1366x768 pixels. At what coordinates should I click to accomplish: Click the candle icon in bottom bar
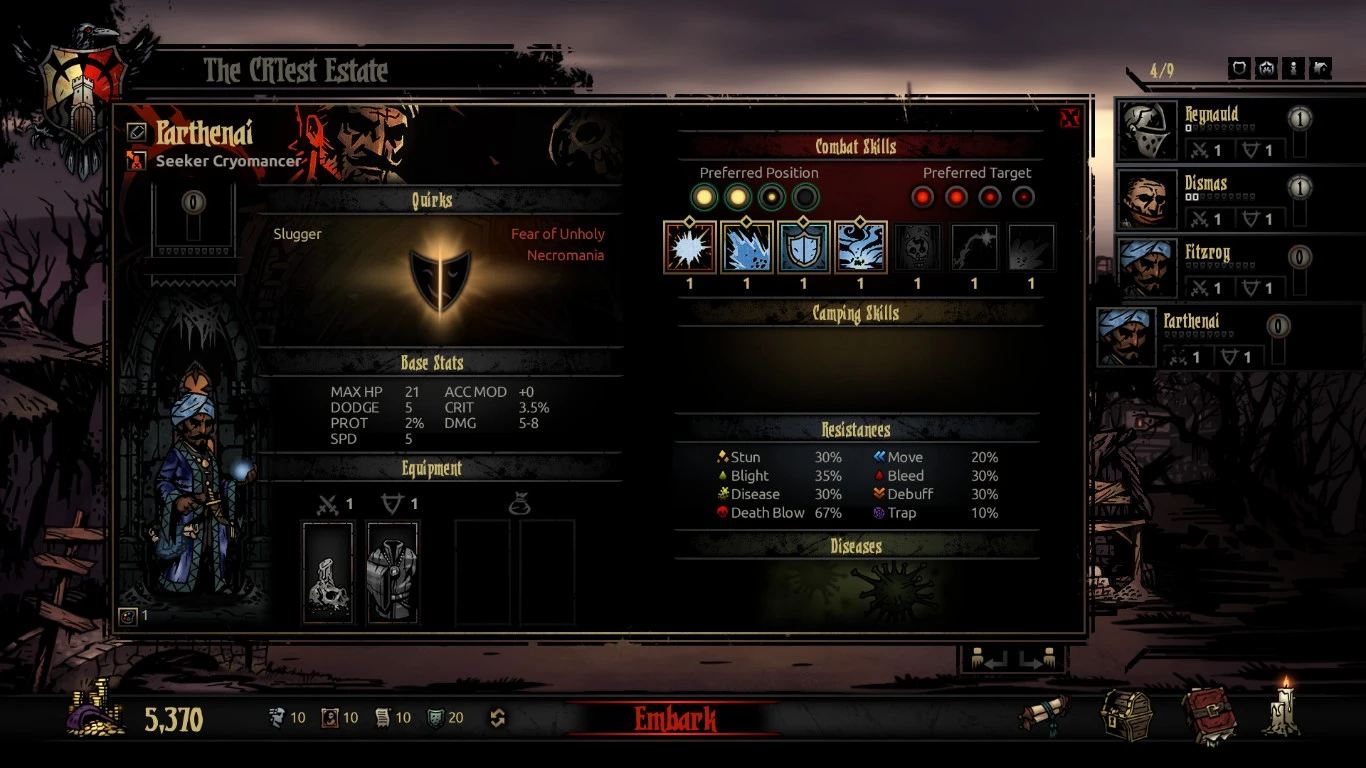point(1283,708)
